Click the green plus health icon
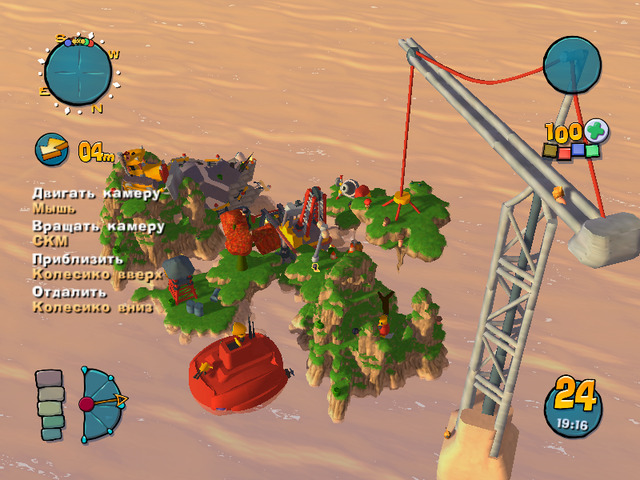Viewport: 640px width, 480px height. tap(596, 131)
